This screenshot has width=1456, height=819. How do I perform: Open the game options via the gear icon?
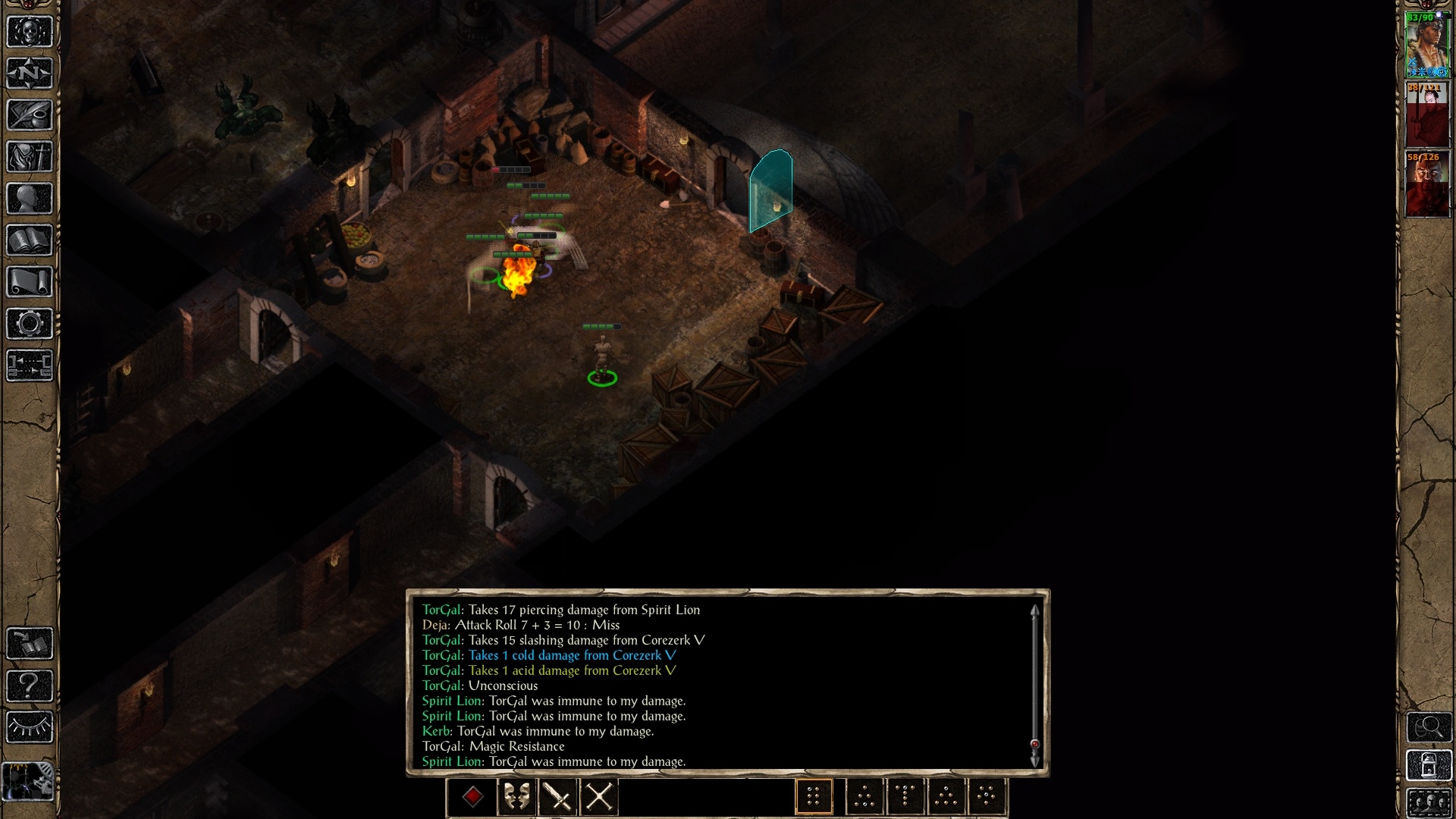pos(30,324)
